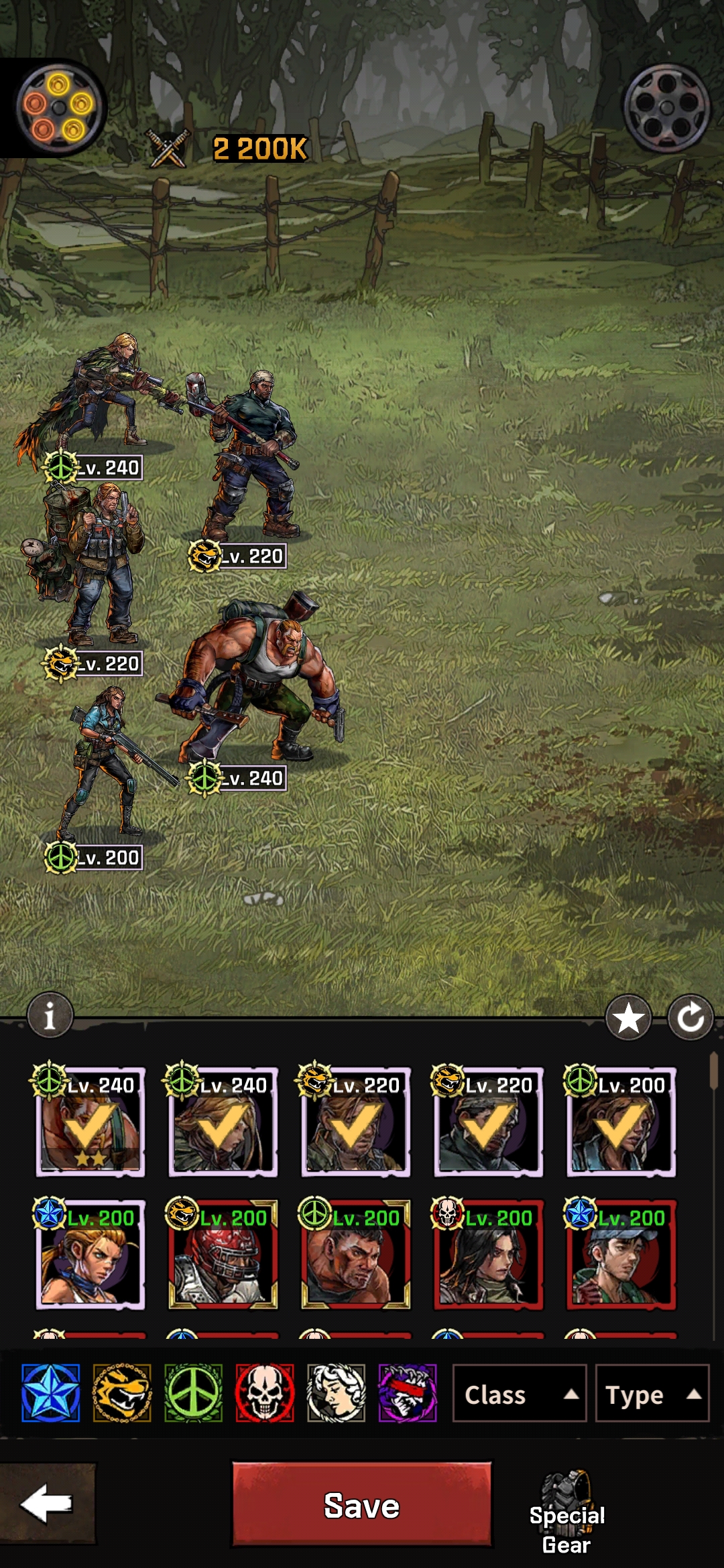
Task: Go back with the white arrow button
Action: (47, 1504)
